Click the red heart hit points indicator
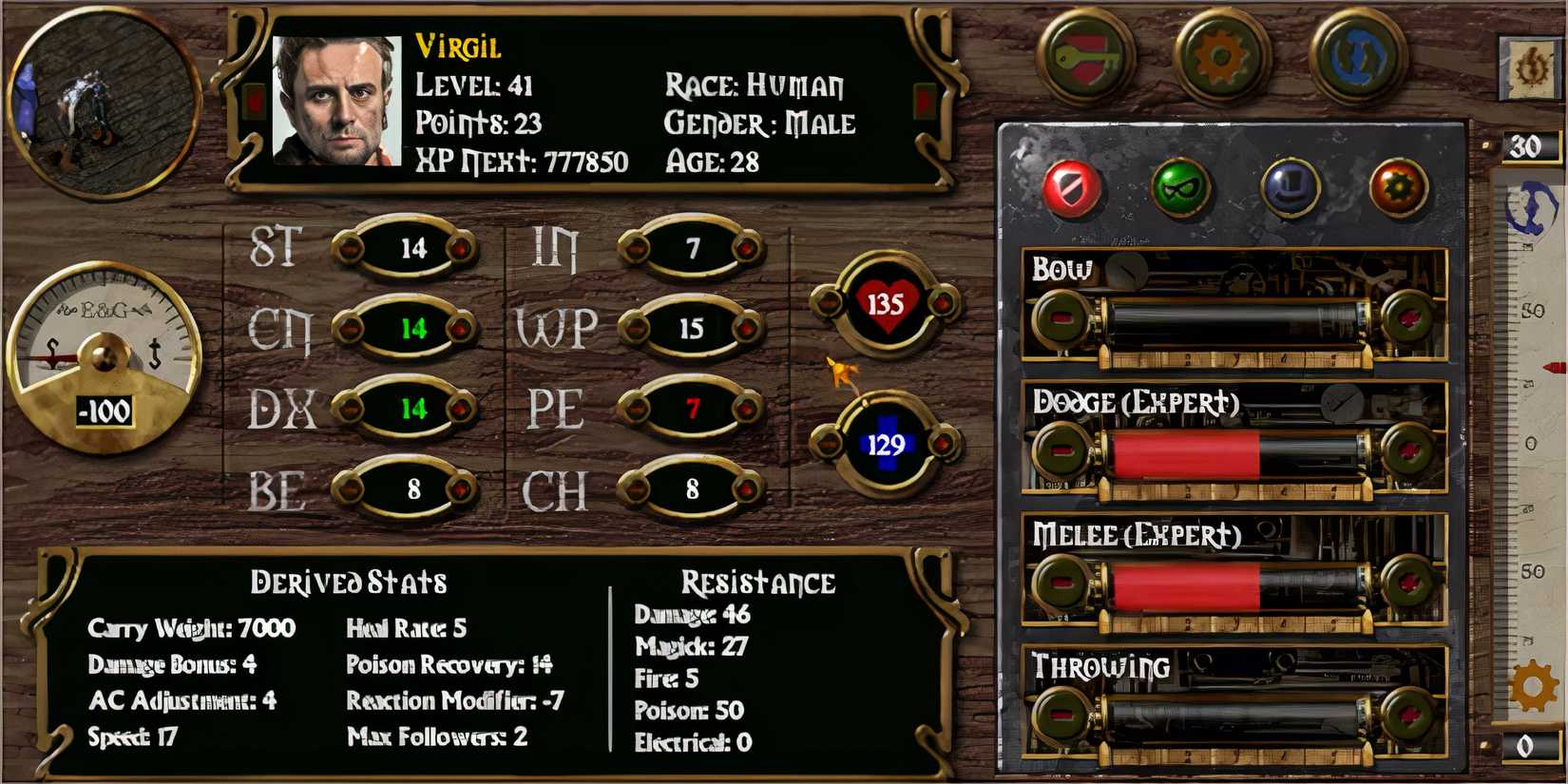Screen dimensions: 1568x784 (884, 300)
